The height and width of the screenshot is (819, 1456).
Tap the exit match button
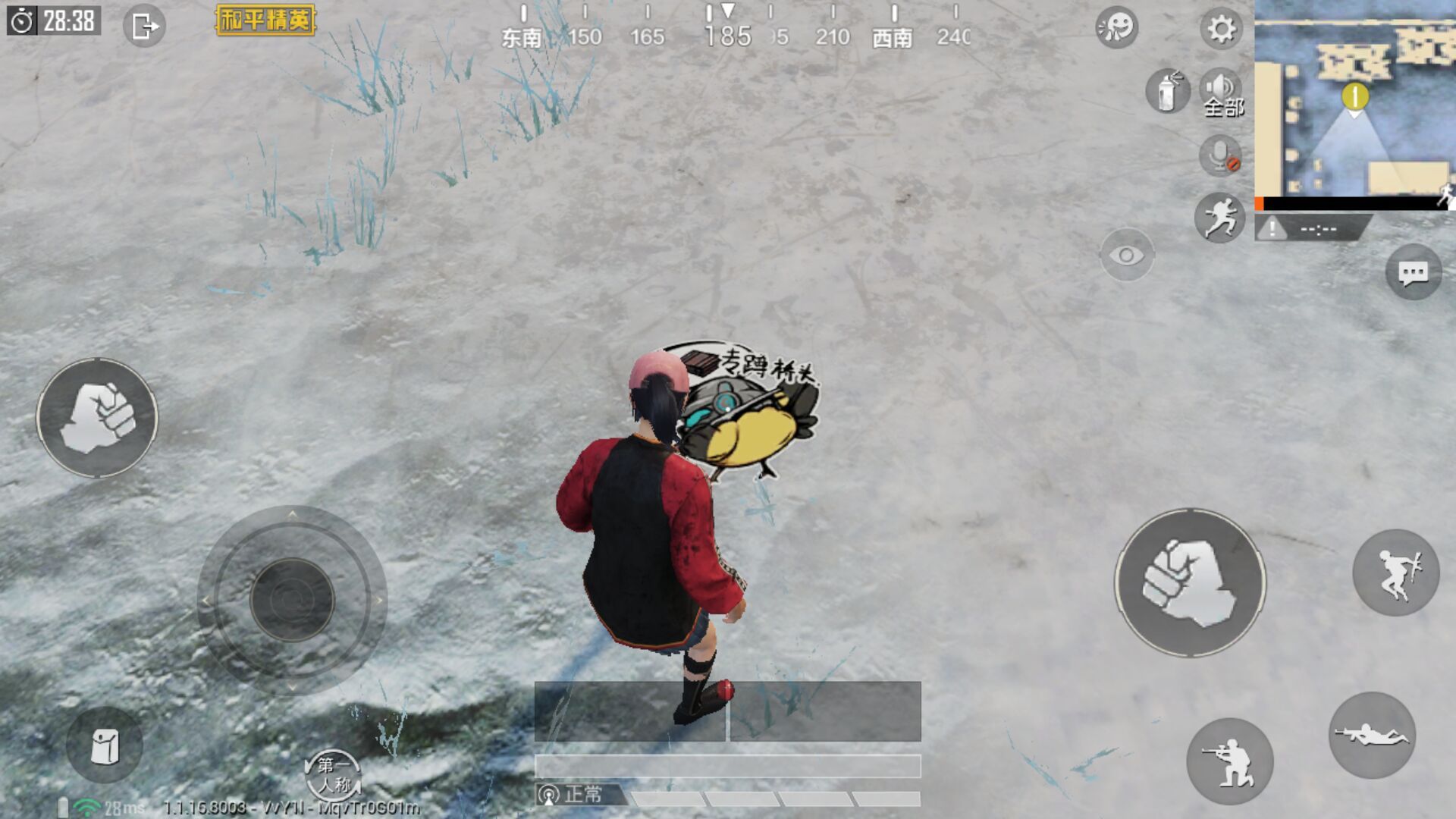pyautogui.click(x=144, y=27)
